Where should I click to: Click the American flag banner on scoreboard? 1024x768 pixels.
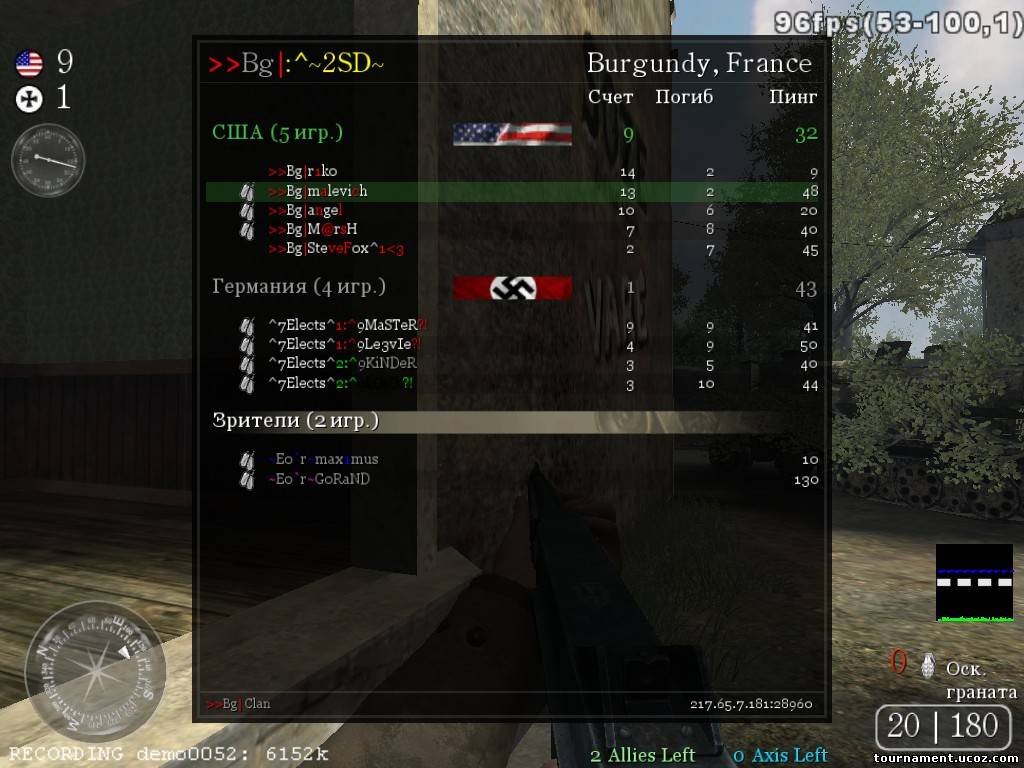click(x=512, y=134)
